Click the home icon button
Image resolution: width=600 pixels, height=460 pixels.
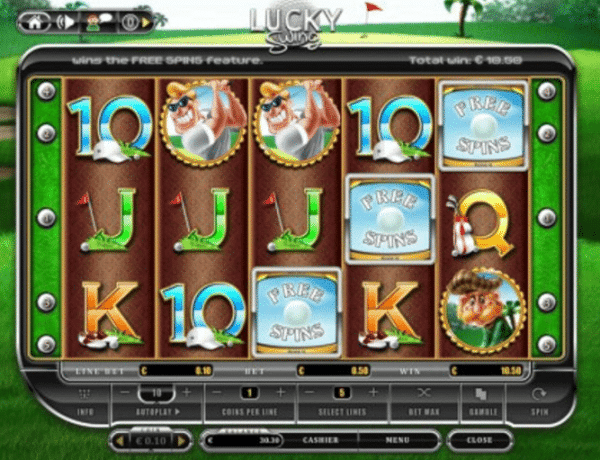click(37, 20)
